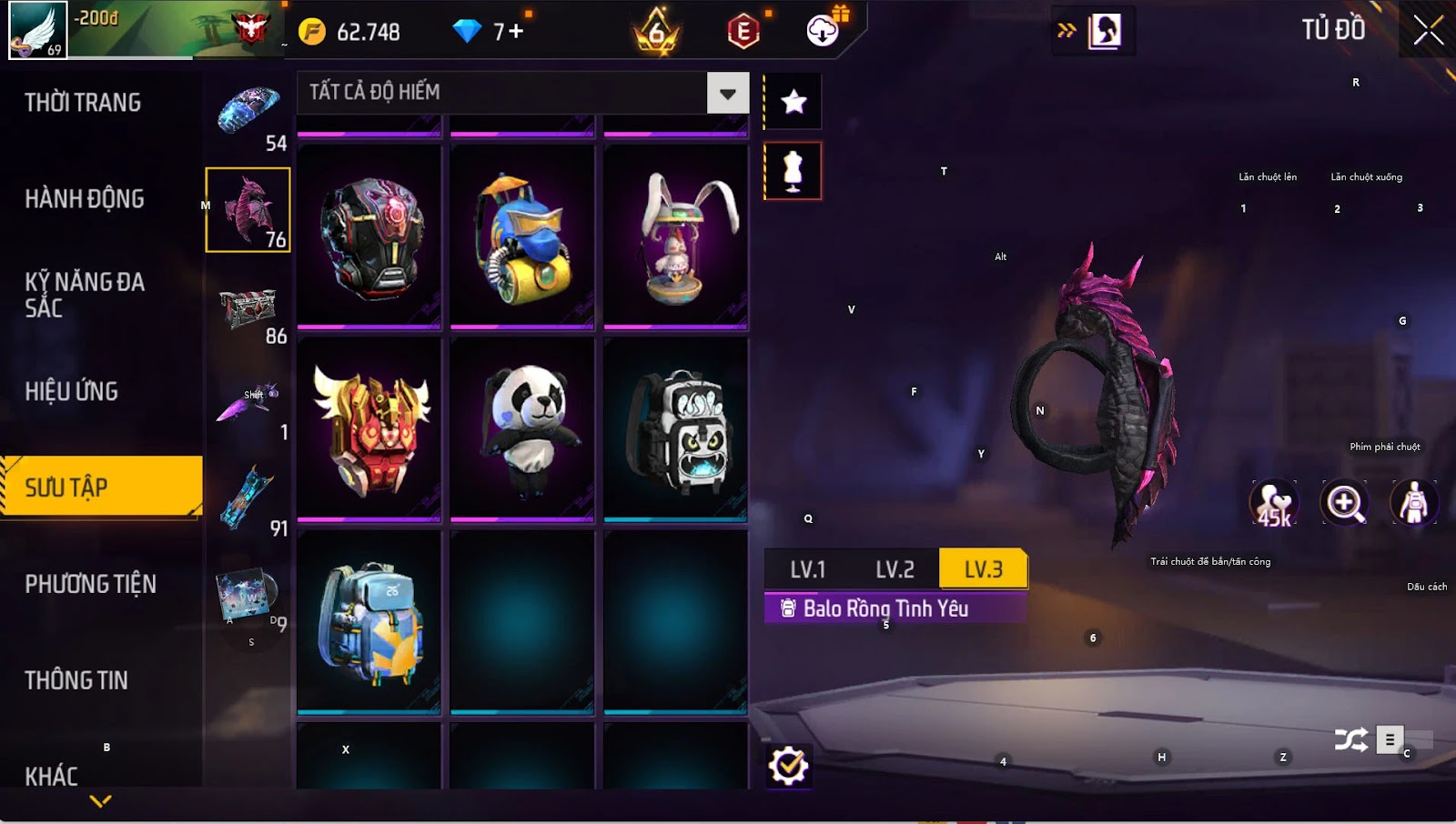
Task: Open the Tất Cả Độ Hiếm rarity dropdown
Action: pos(727,93)
